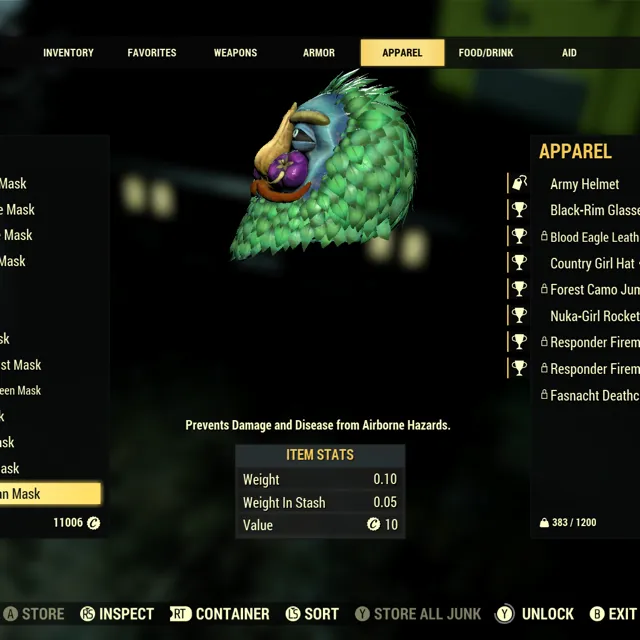Select the Forest Camo Jumpsuit entry
The height and width of the screenshot is (640, 640).
[x=594, y=290]
